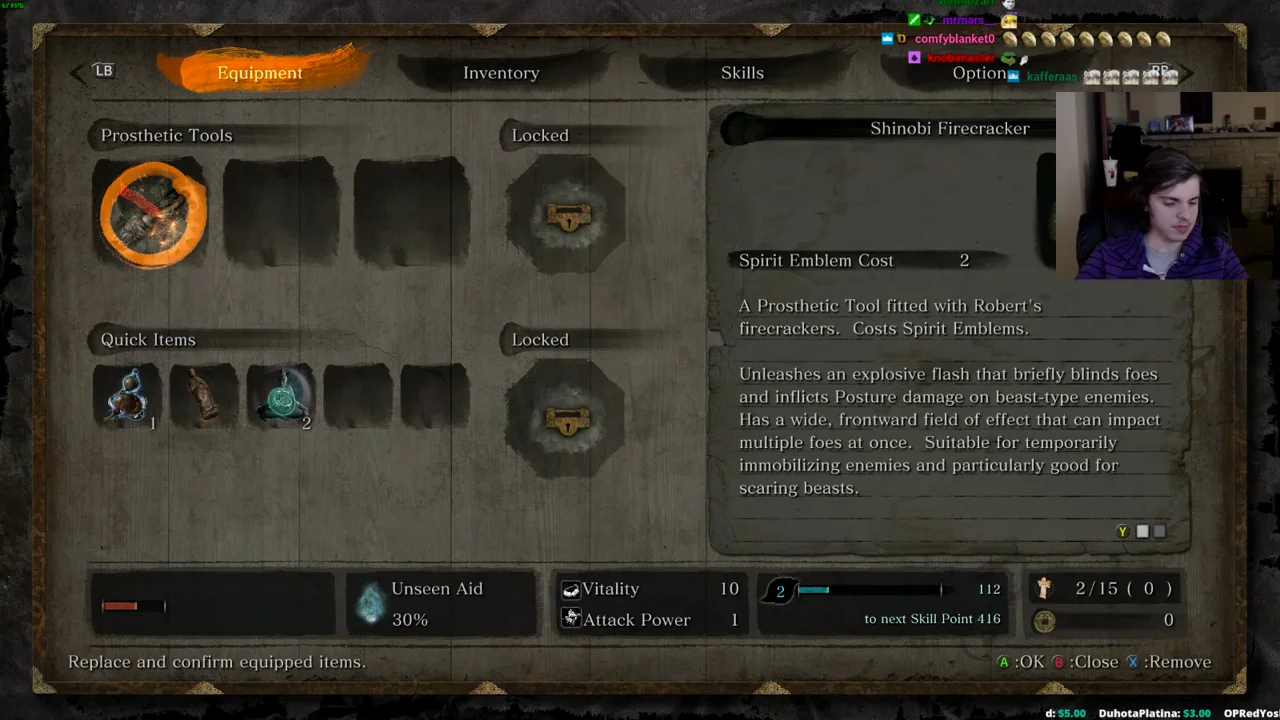Switch to the Inventory tab
The image size is (1280, 720).
(501, 73)
